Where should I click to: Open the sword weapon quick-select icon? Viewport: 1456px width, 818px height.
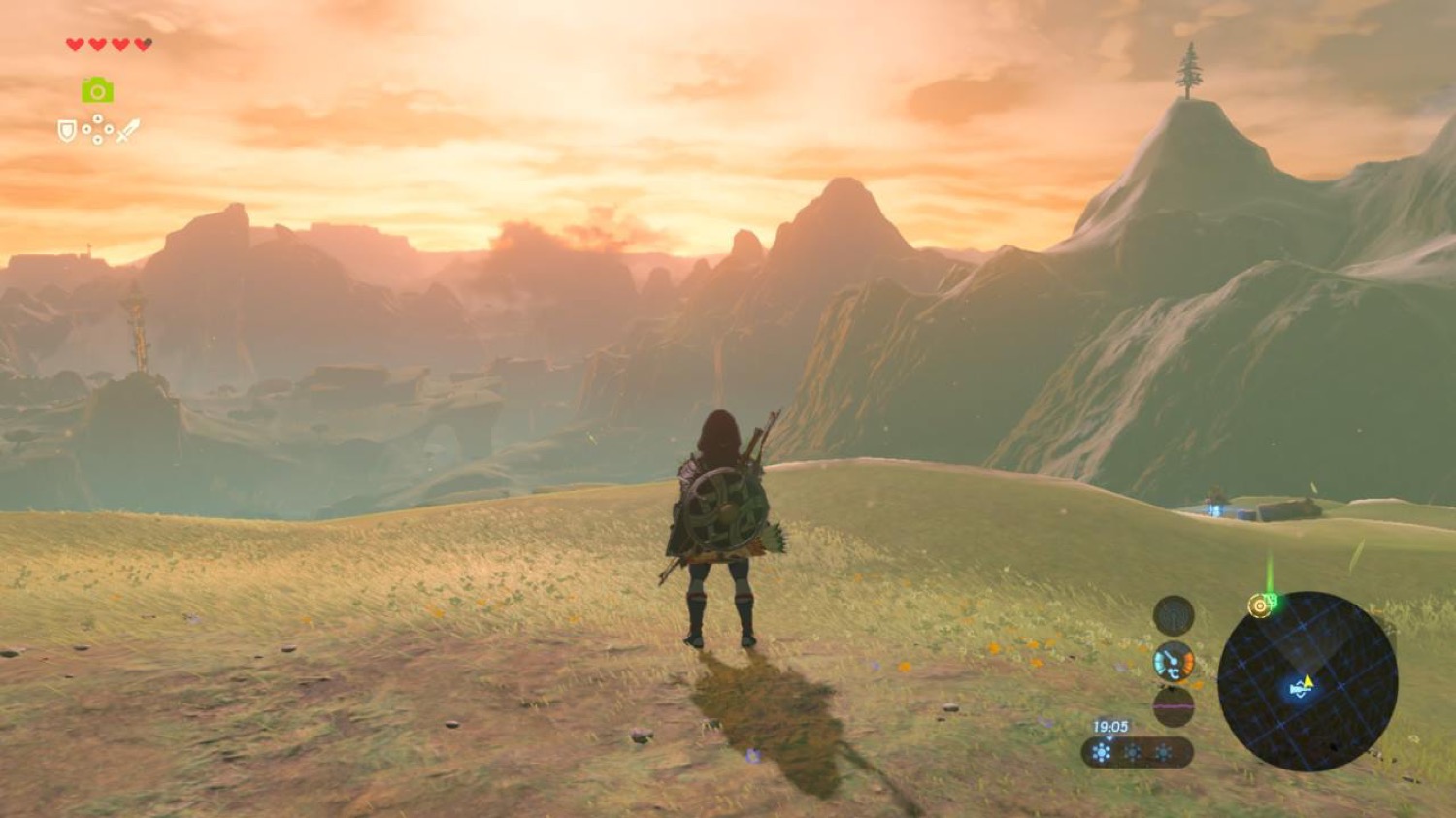[x=128, y=130]
